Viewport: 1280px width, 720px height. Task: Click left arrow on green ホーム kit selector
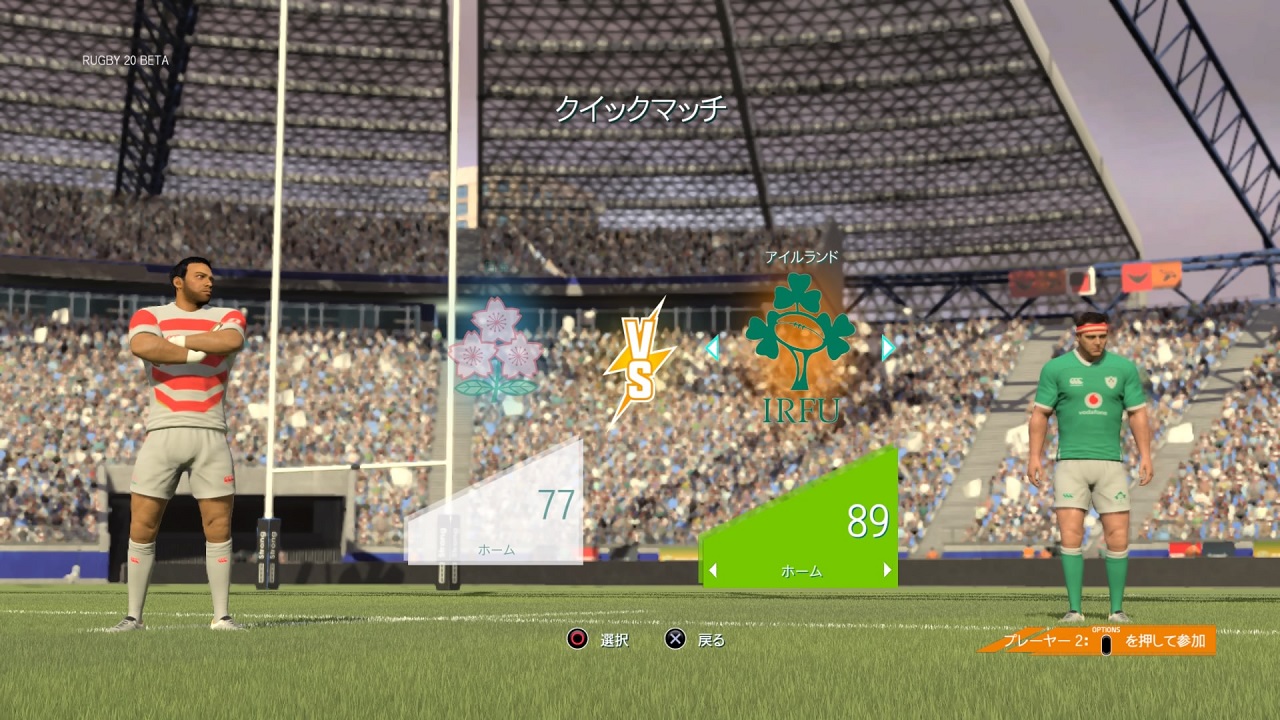(713, 571)
